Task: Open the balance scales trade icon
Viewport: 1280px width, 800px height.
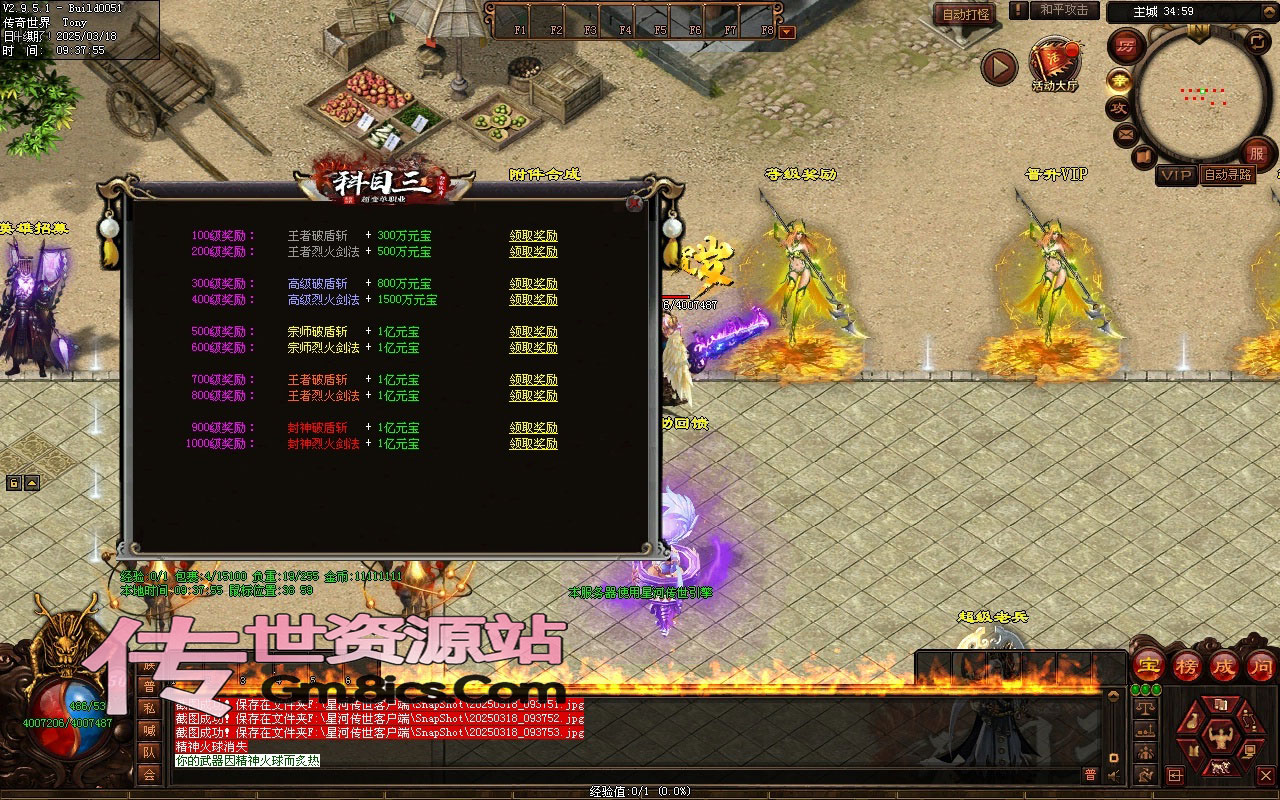Action: 1145,709
